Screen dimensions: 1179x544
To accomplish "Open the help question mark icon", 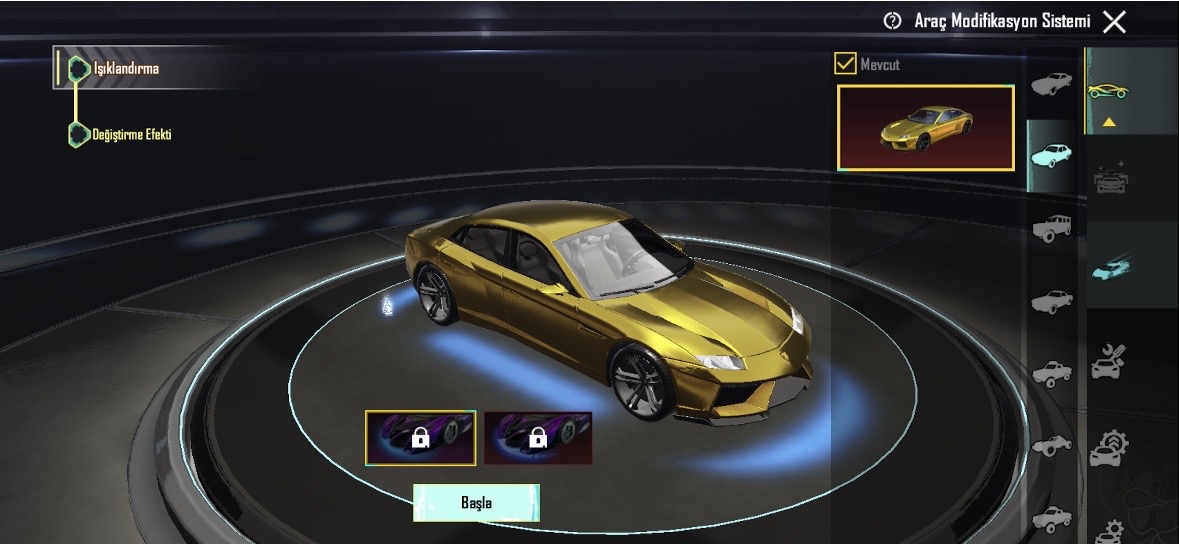I will [x=892, y=21].
